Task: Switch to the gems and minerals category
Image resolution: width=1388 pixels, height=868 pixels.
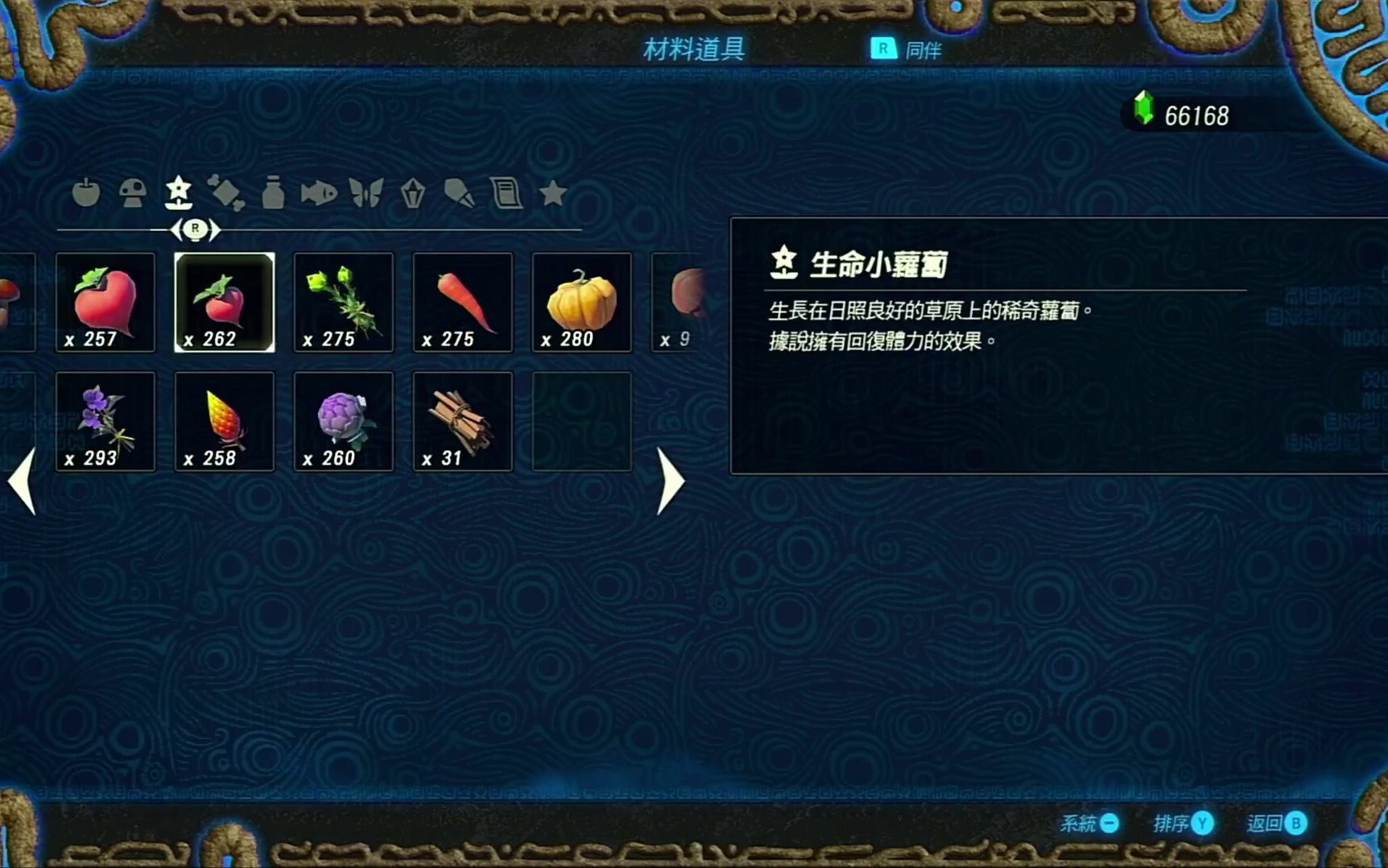Action: (x=225, y=192)
